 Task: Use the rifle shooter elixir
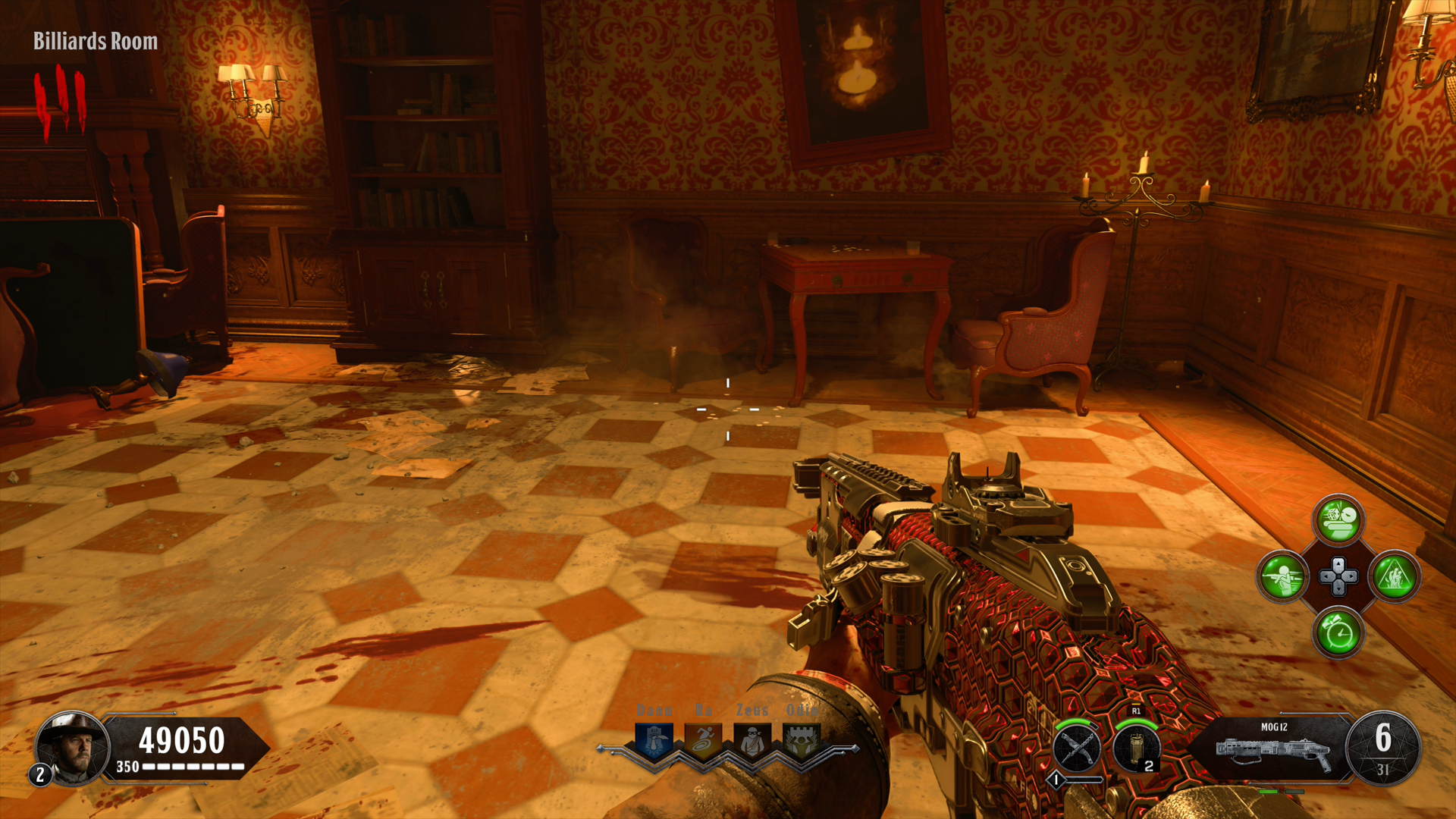coord(1282,576)
